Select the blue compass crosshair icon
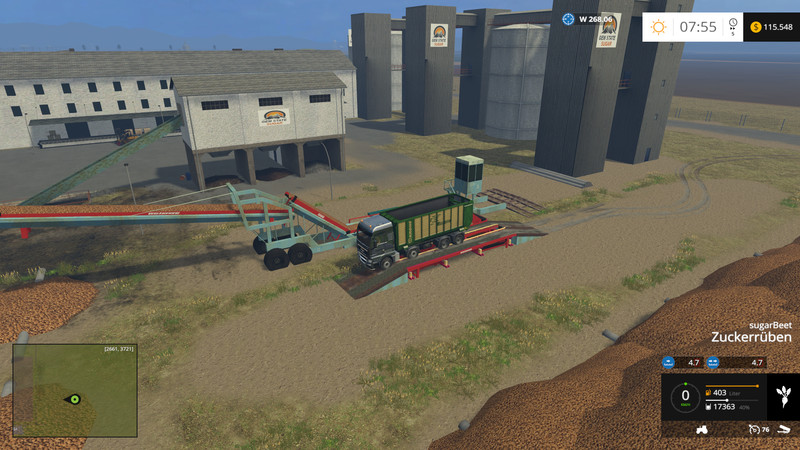This screenshot has width=800, height=450. 569,18
